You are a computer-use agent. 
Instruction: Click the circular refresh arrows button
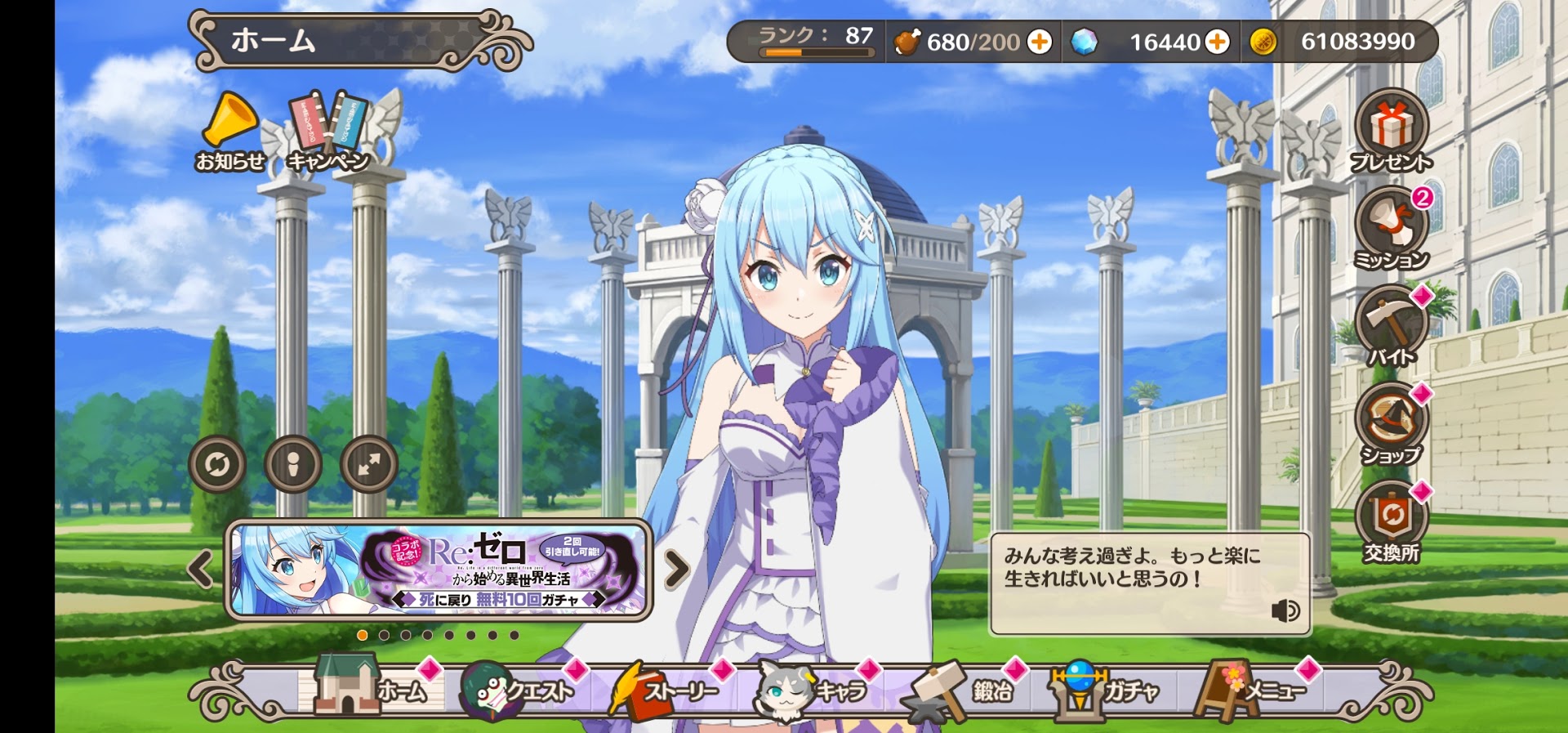[x=217, y=464]
